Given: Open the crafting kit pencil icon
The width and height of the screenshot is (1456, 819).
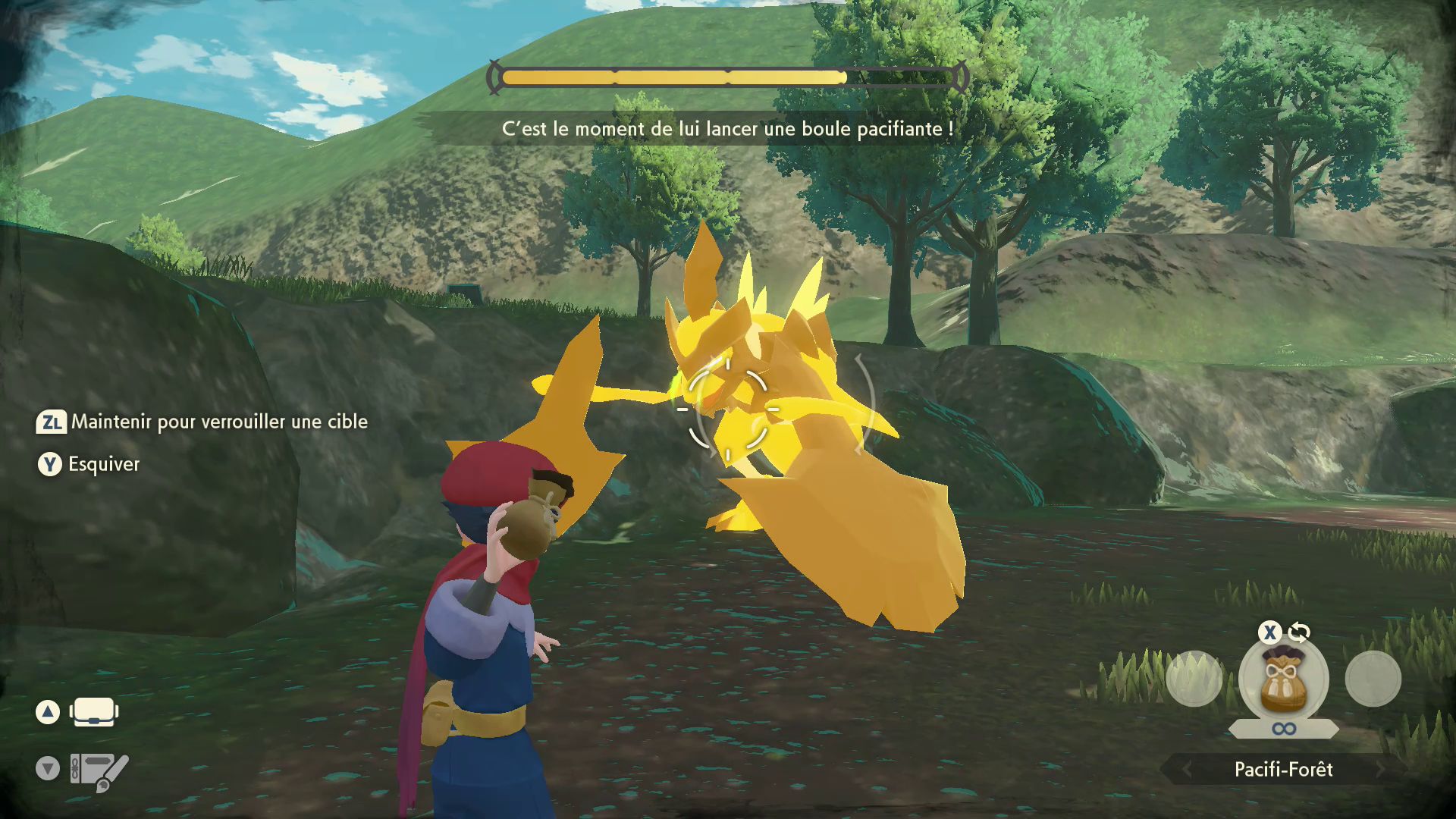Looking at the screenshot, I should tap(99, 770).
